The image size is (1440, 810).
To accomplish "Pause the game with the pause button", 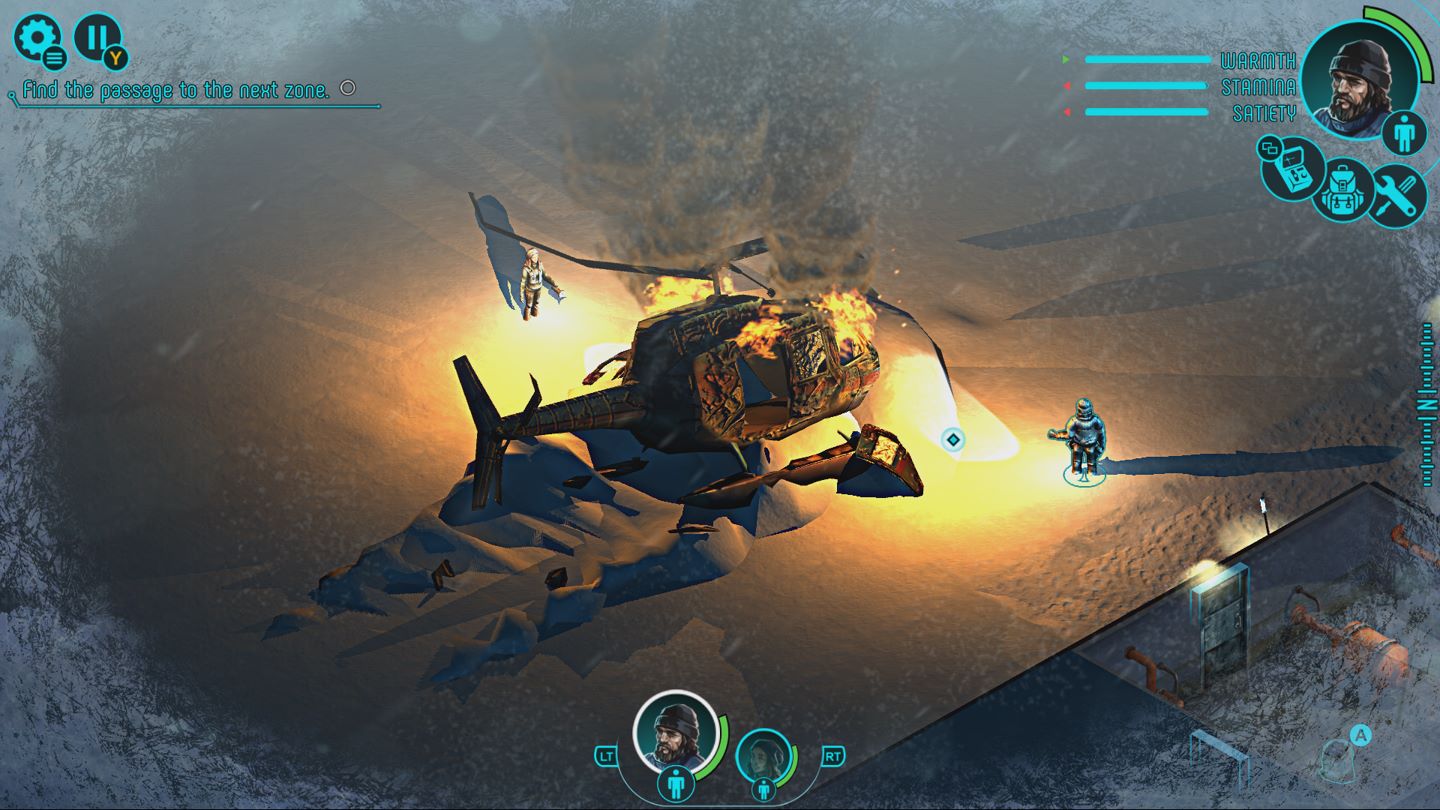I will 96,37.
